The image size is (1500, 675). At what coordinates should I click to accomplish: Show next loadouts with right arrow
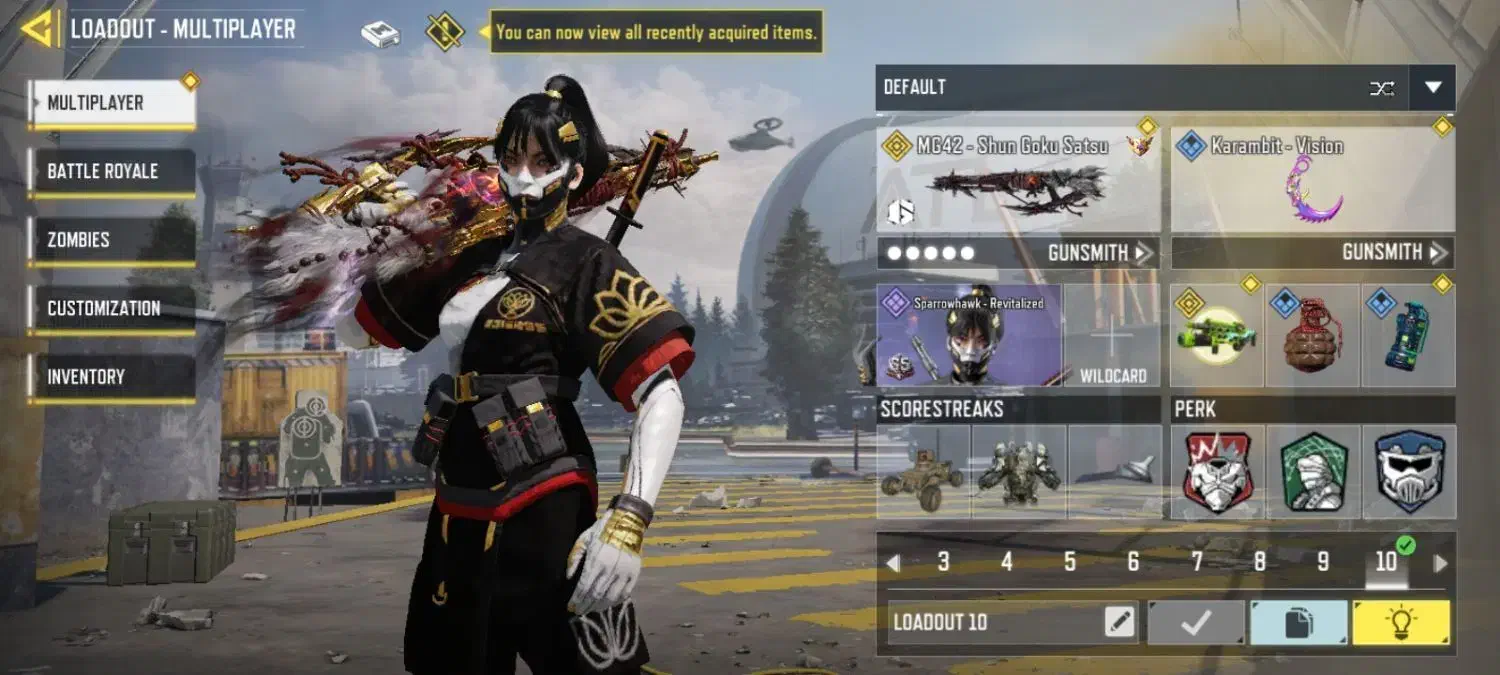tap(1440, 563)
